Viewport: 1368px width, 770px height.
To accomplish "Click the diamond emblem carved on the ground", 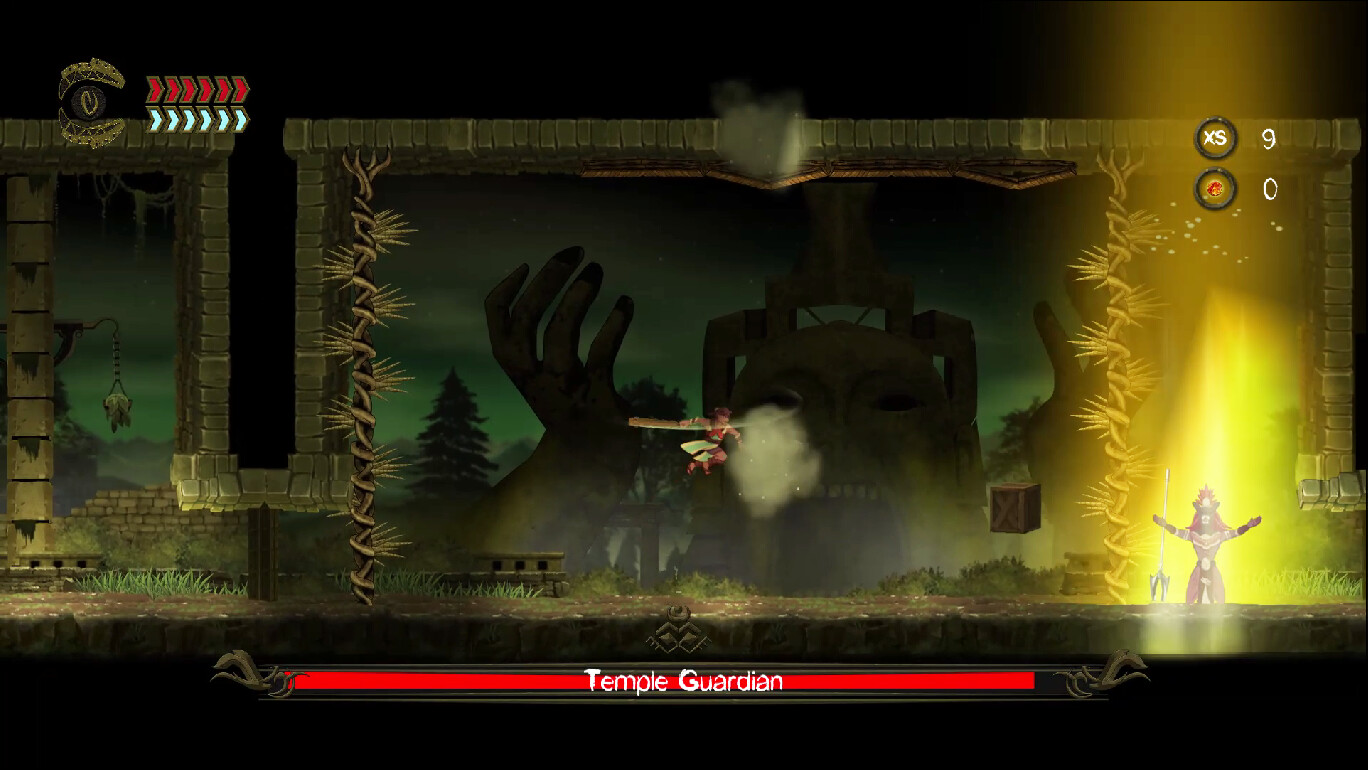I will click(x=676, y=633).
